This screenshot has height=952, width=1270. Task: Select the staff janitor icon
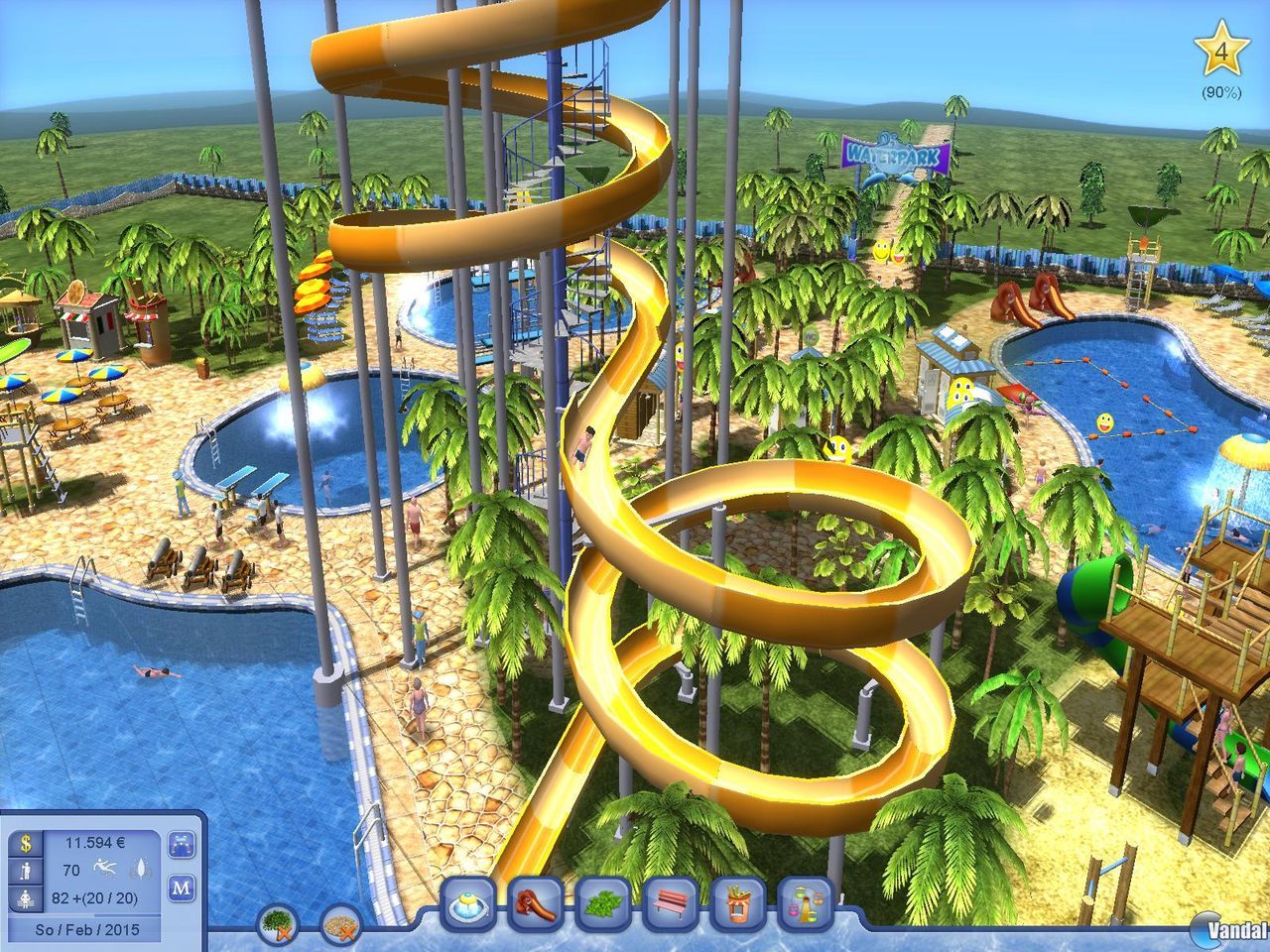tap(25, 870)
